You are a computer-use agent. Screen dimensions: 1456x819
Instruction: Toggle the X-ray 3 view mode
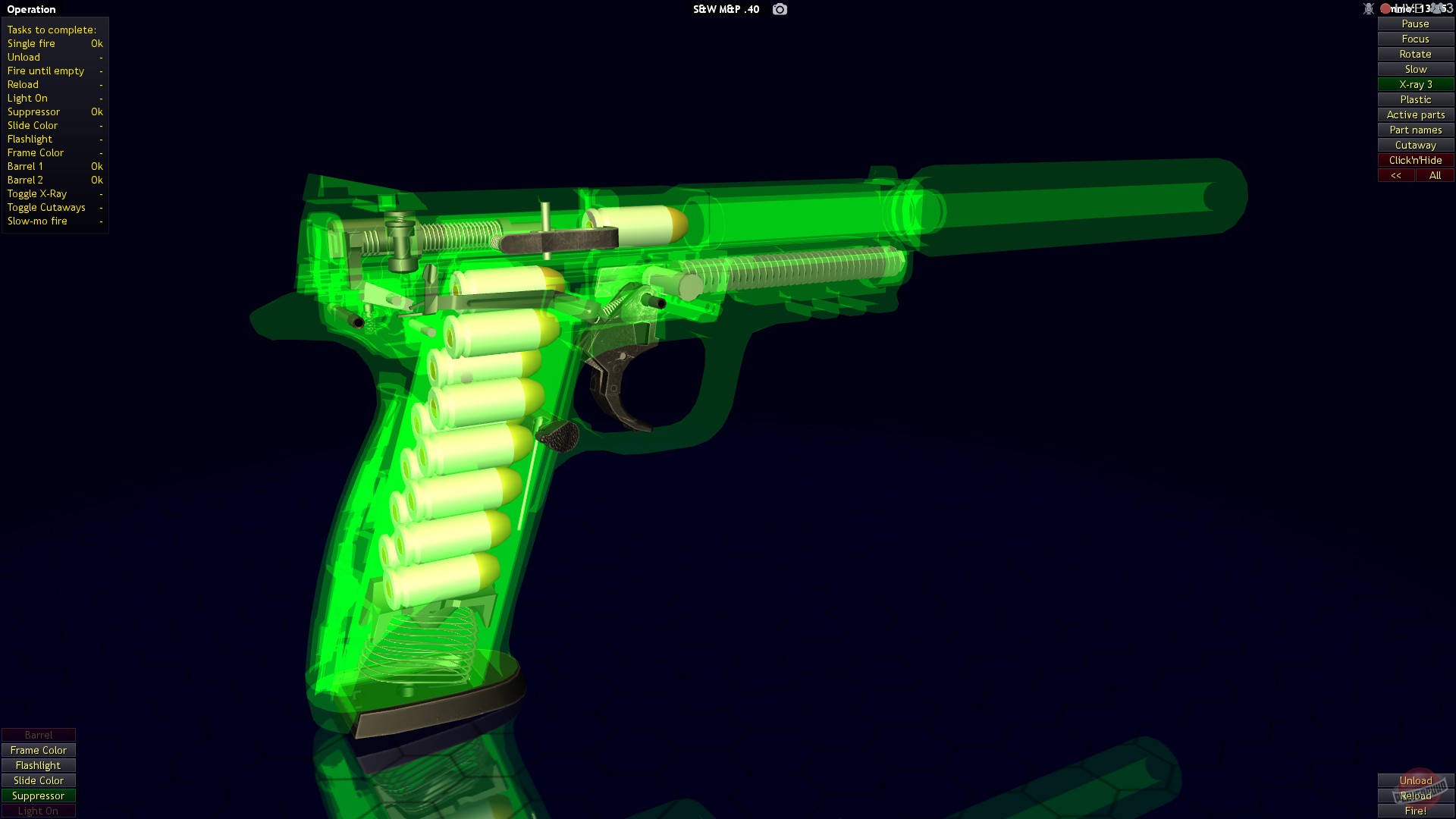coord(1415,84)
